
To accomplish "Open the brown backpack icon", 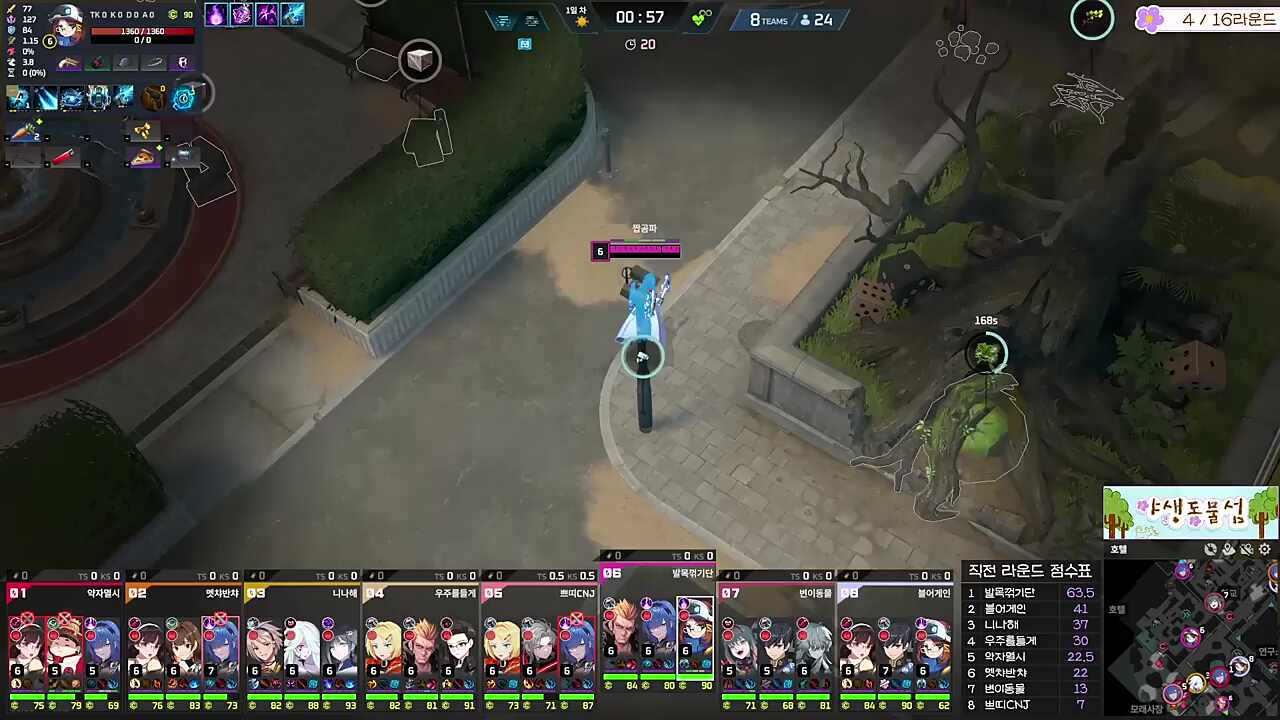I will 153,97.
